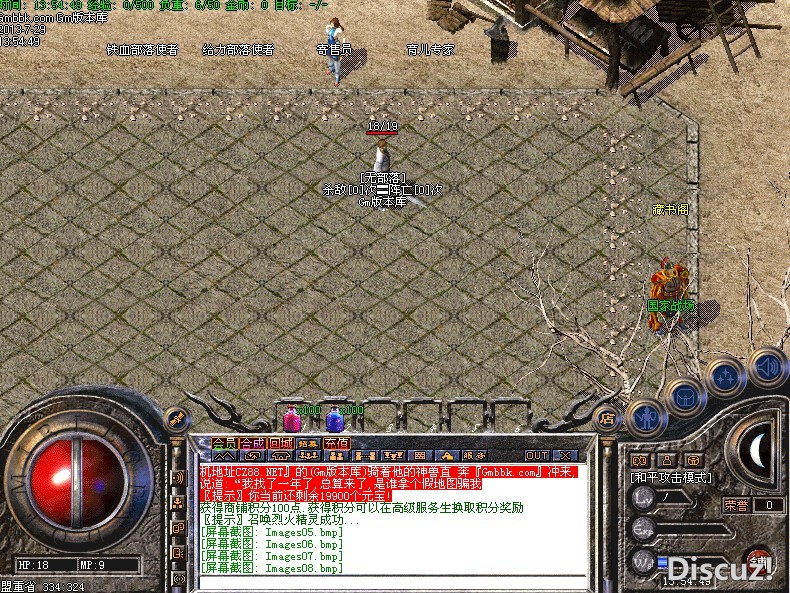Open the 充值 recharge button

(x=337, y=444)
